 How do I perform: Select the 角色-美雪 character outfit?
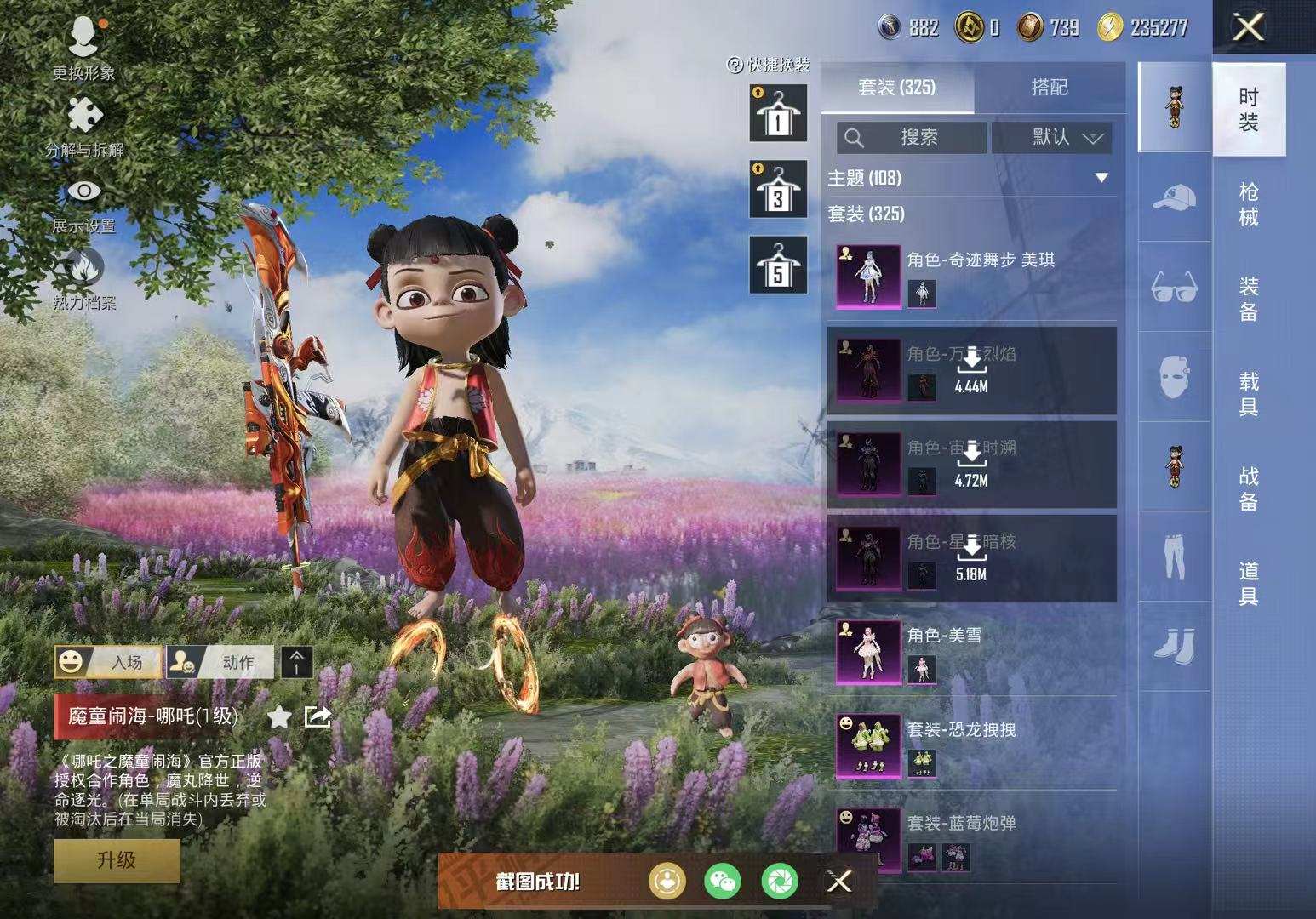pos(970,652)
